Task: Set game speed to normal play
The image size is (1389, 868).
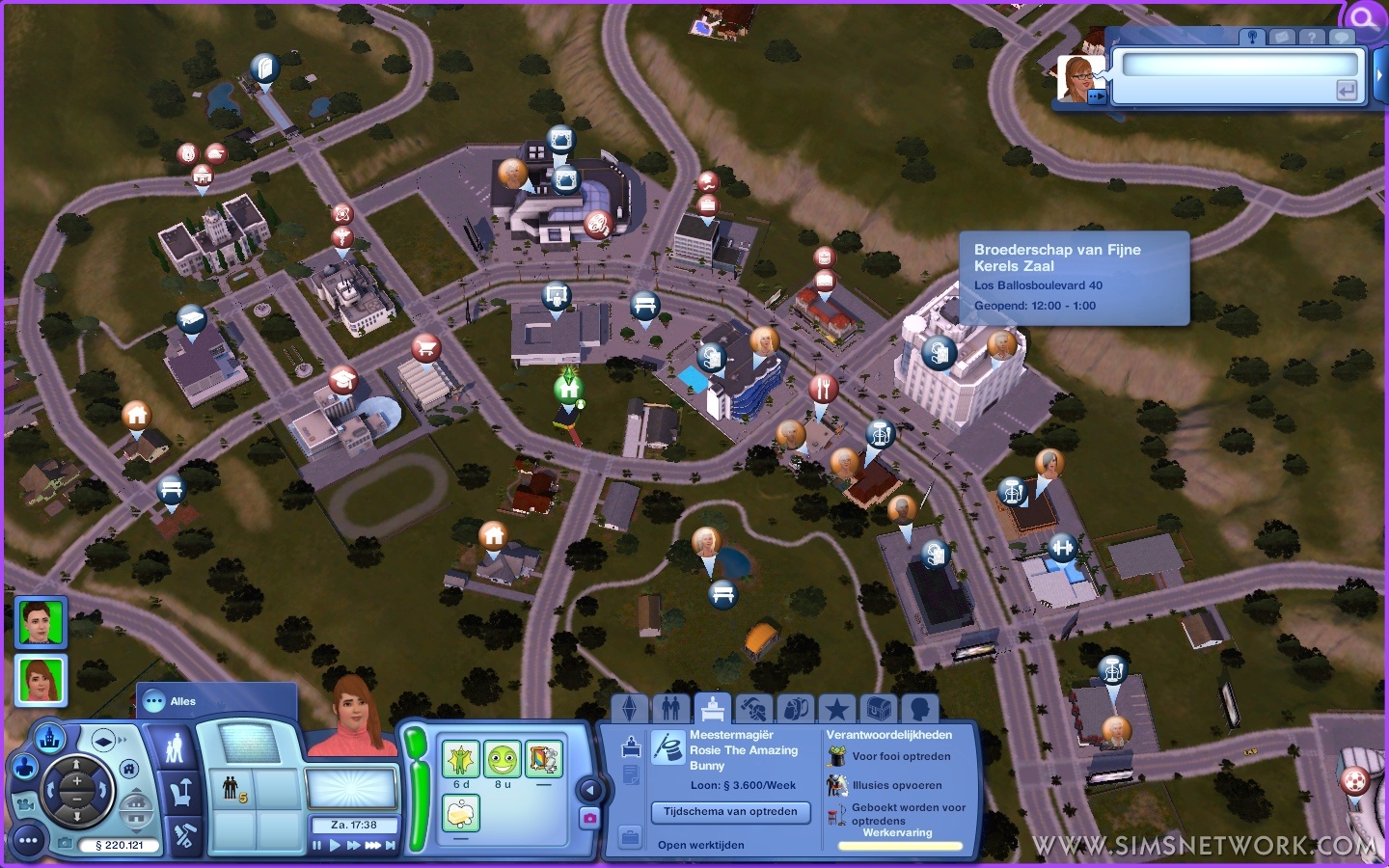Action: 335,846
